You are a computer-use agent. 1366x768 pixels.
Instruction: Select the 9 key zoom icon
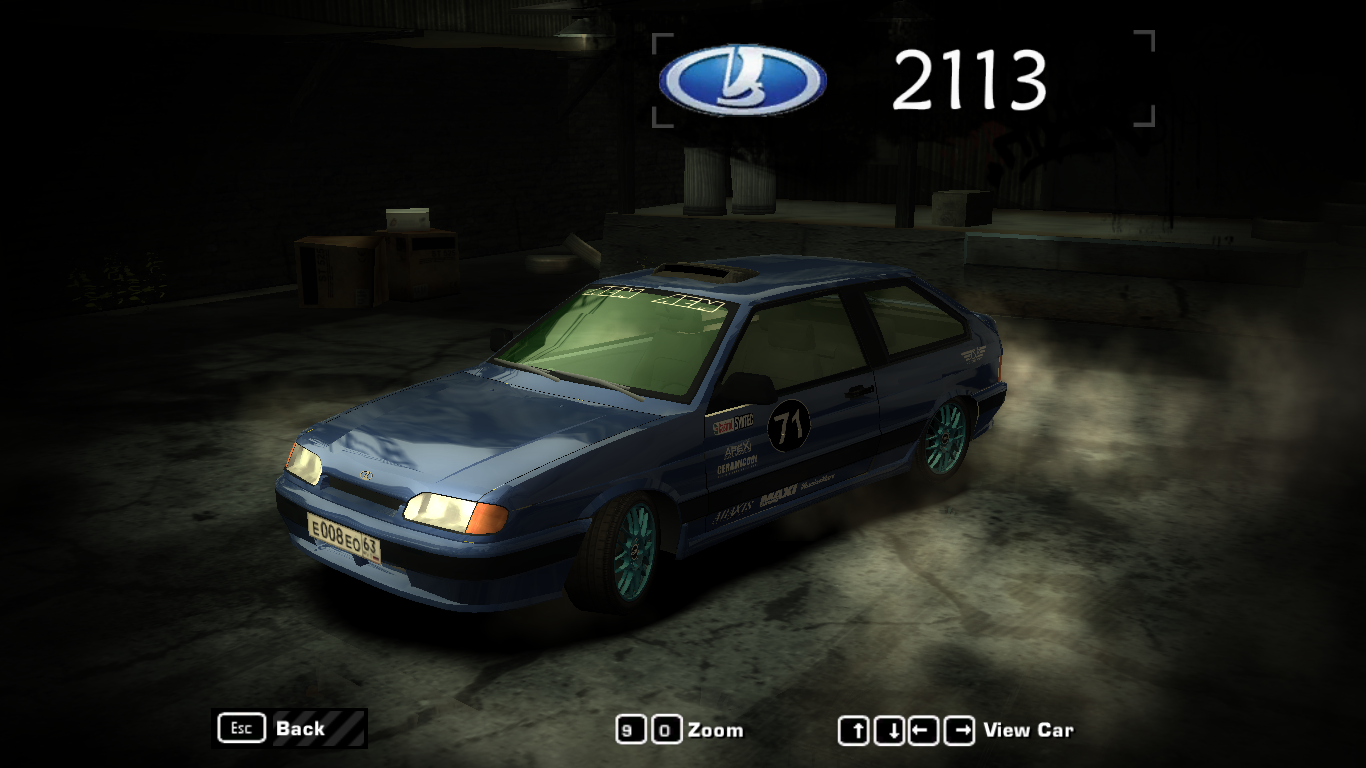click(630, 730)
